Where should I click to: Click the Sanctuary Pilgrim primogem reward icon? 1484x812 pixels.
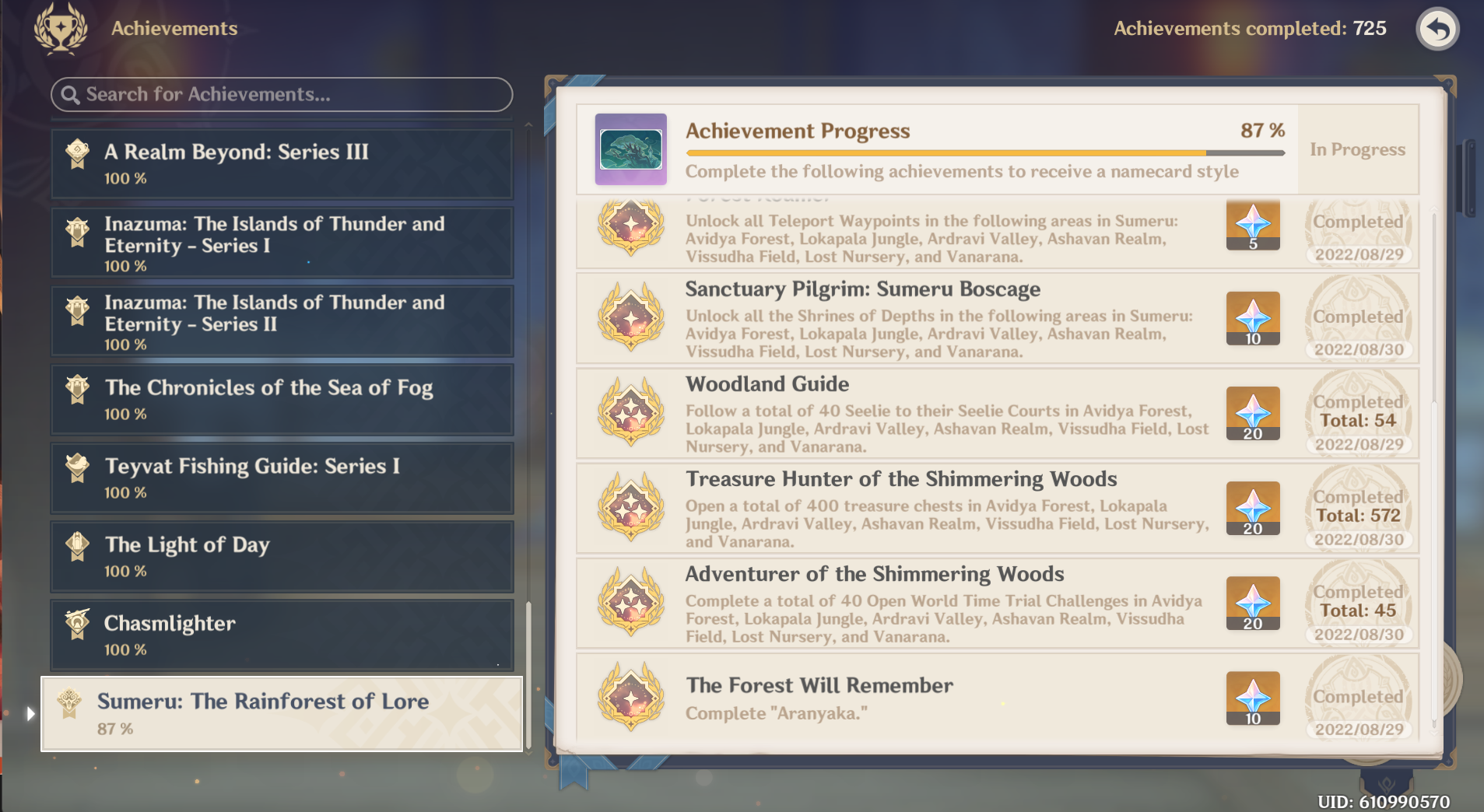coord(1251,319)
